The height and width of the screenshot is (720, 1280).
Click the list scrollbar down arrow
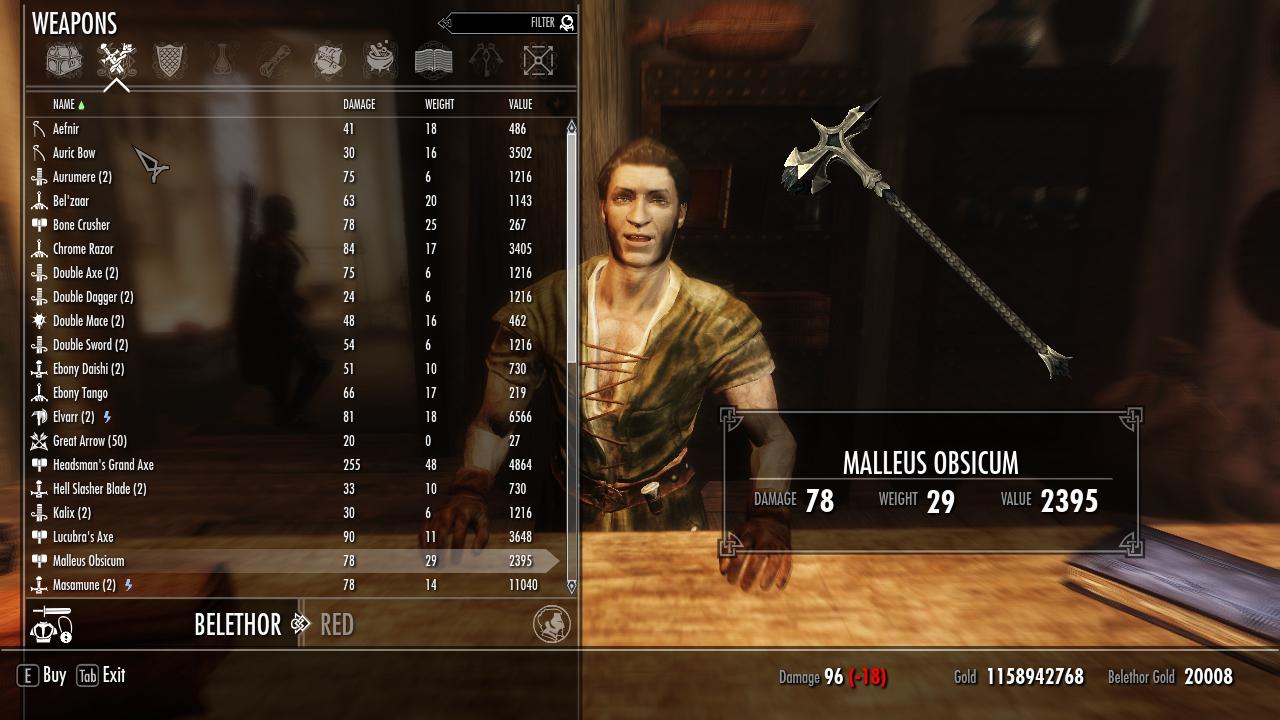(572, 587)
